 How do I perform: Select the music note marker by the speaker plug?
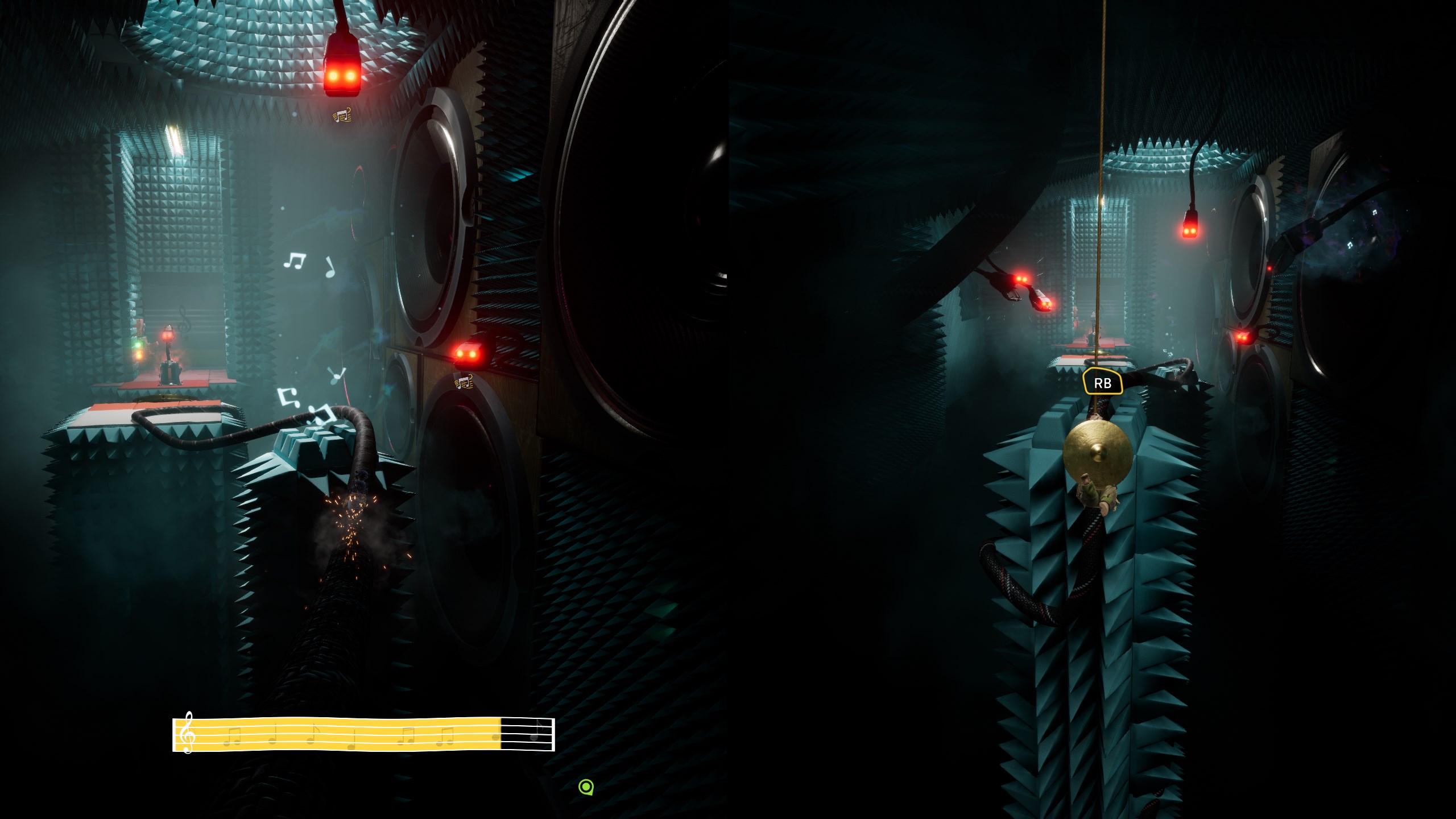pyautogui.click(x=464, y=382)
